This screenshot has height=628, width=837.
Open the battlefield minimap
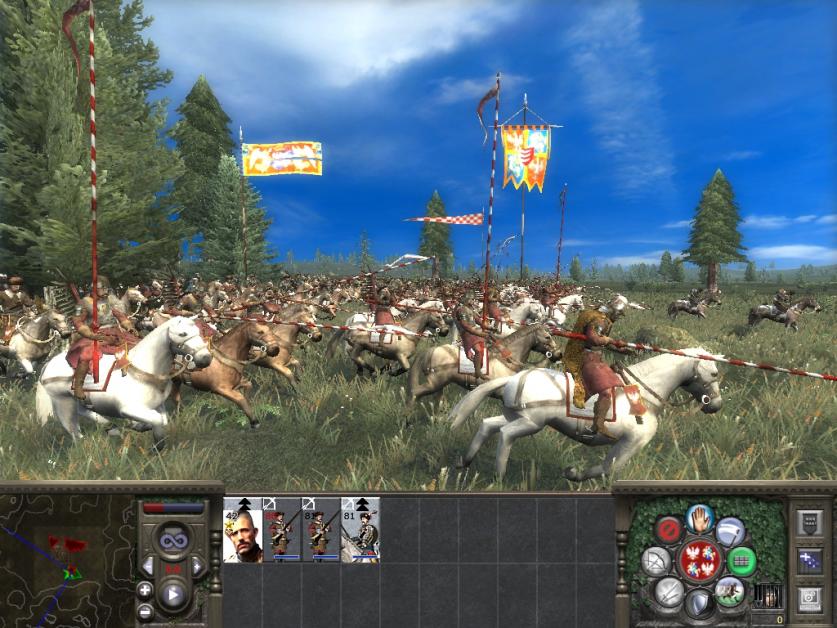coord(66,556)
